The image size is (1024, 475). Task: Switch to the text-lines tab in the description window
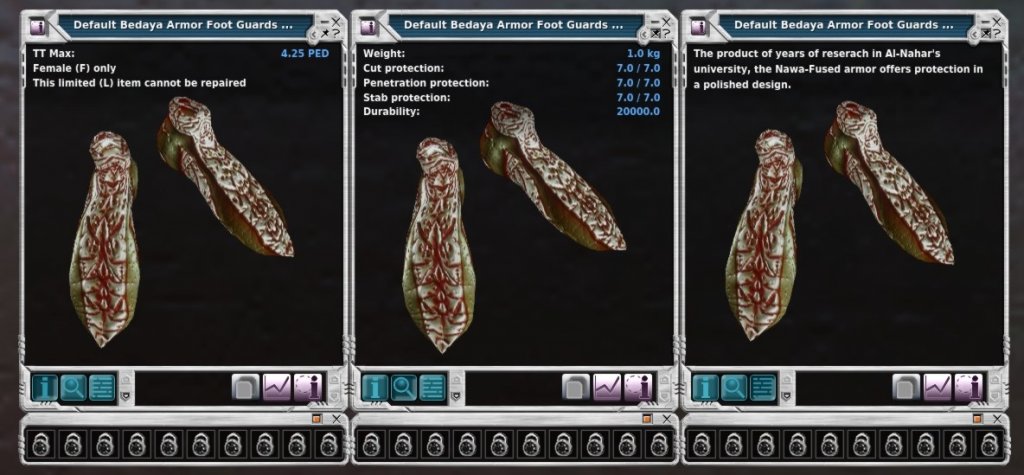pos(763,387)
